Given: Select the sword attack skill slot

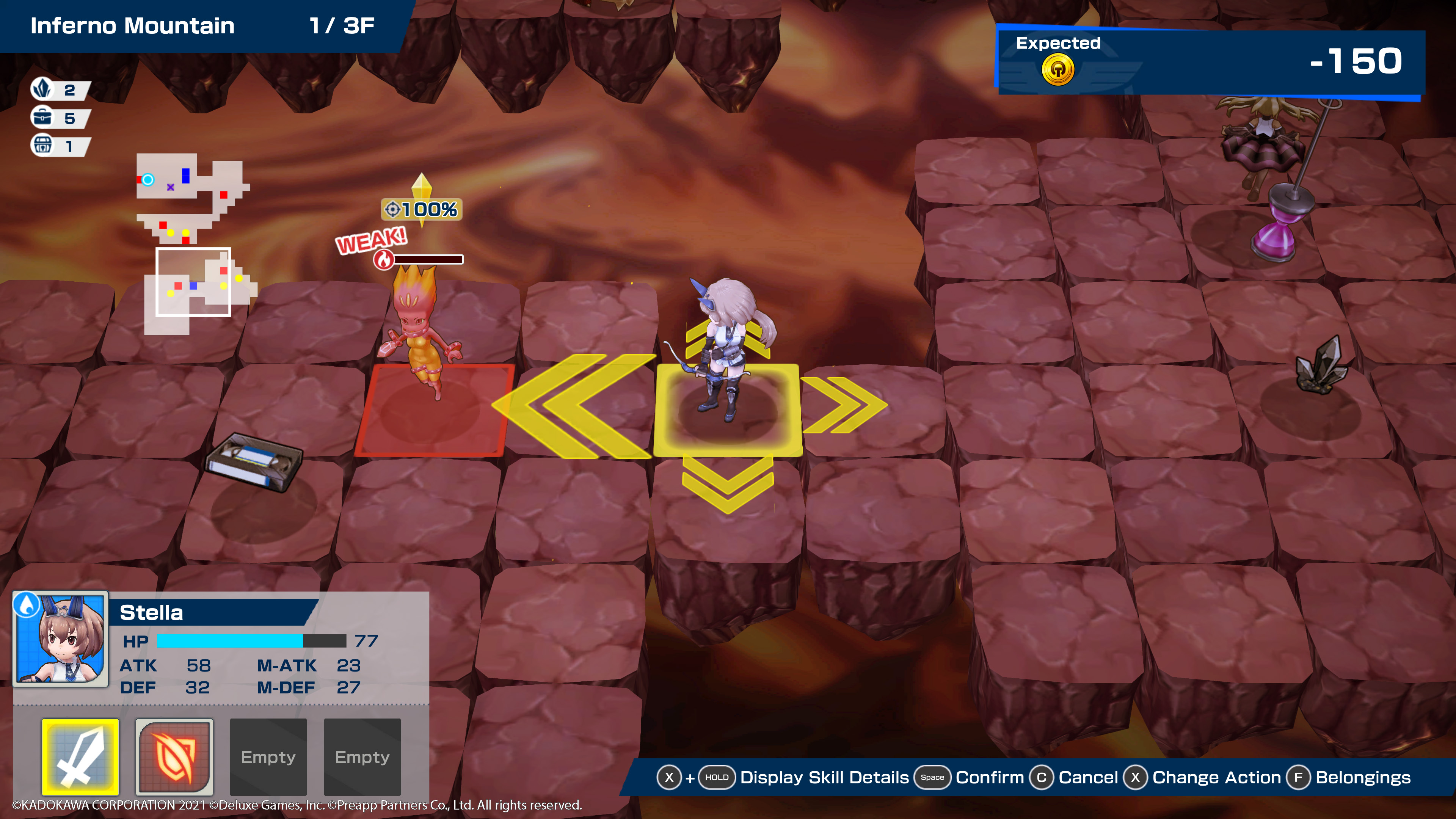Looking at the screenshot, I should click(80, 756).
